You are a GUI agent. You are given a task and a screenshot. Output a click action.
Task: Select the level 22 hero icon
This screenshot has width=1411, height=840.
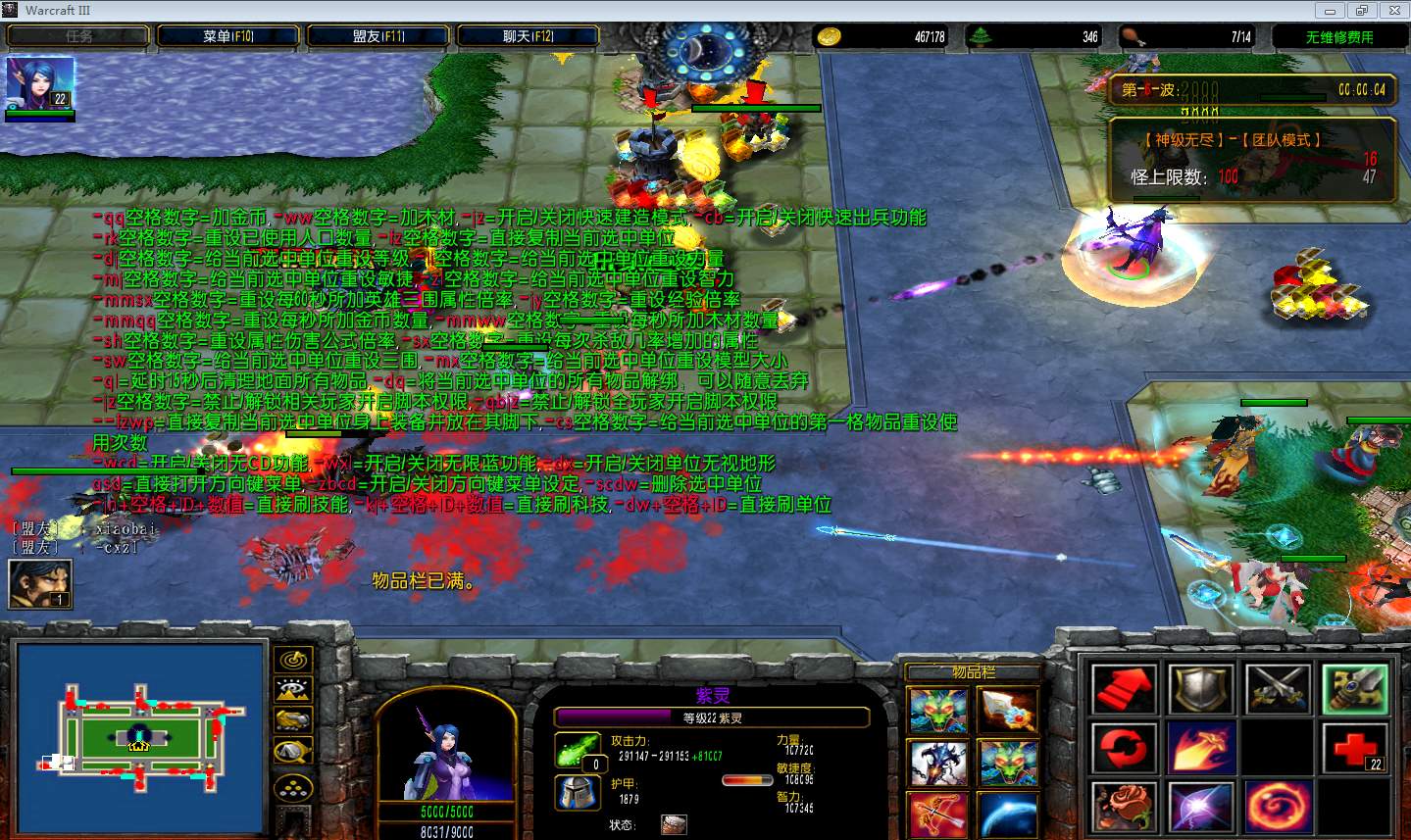(40, 83)
